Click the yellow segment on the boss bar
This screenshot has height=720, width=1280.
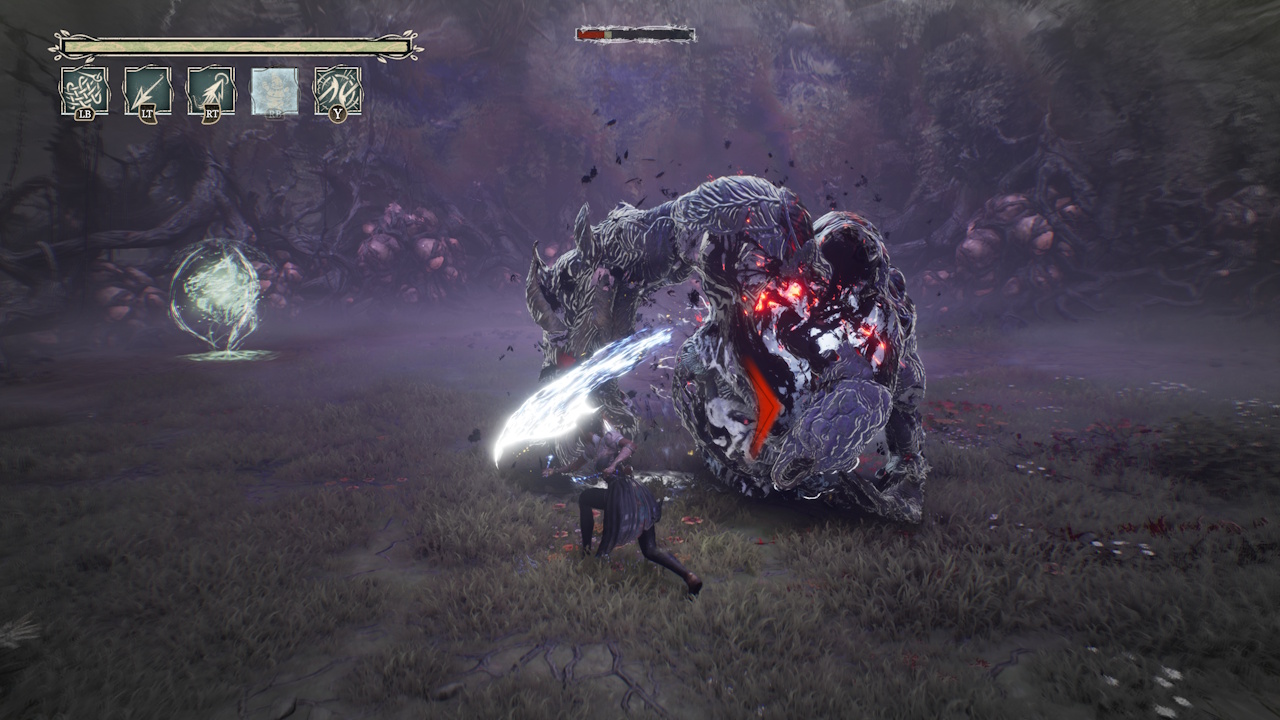608,33
